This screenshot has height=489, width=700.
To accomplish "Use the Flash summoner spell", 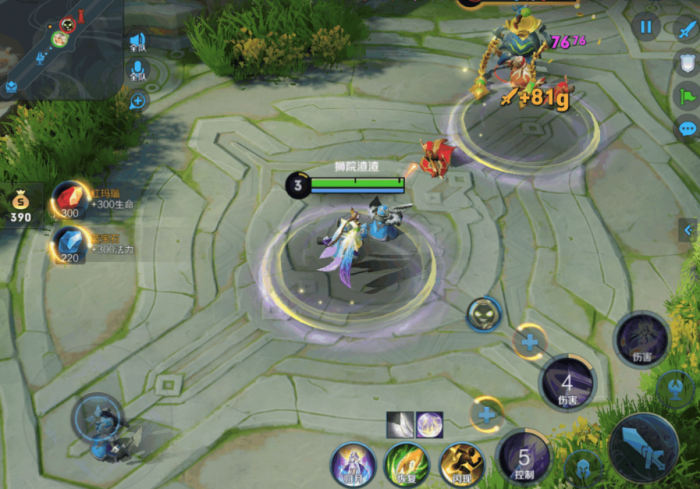I will 461,465.
